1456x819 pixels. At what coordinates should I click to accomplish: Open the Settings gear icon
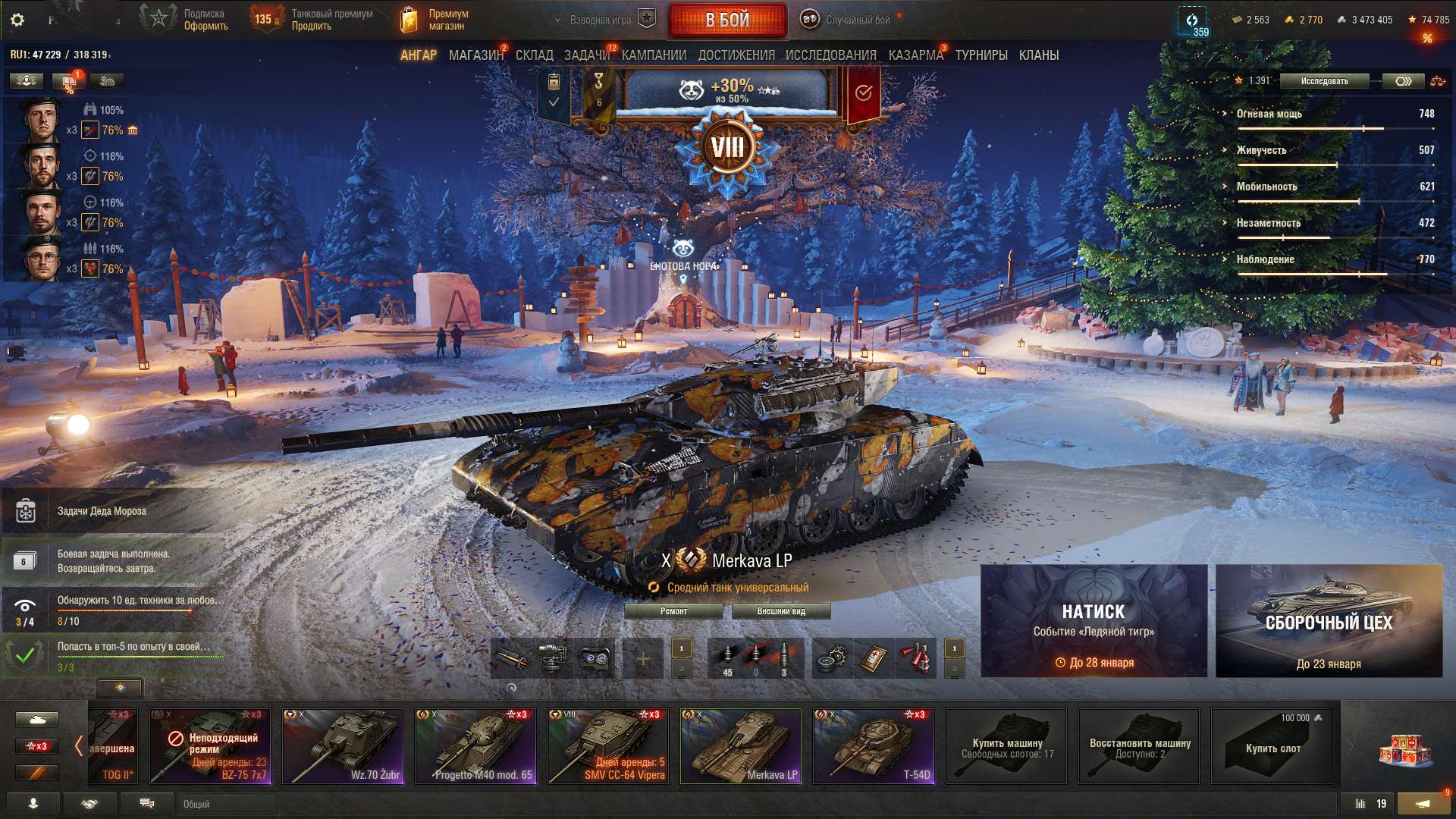click(x=18, y=20)
